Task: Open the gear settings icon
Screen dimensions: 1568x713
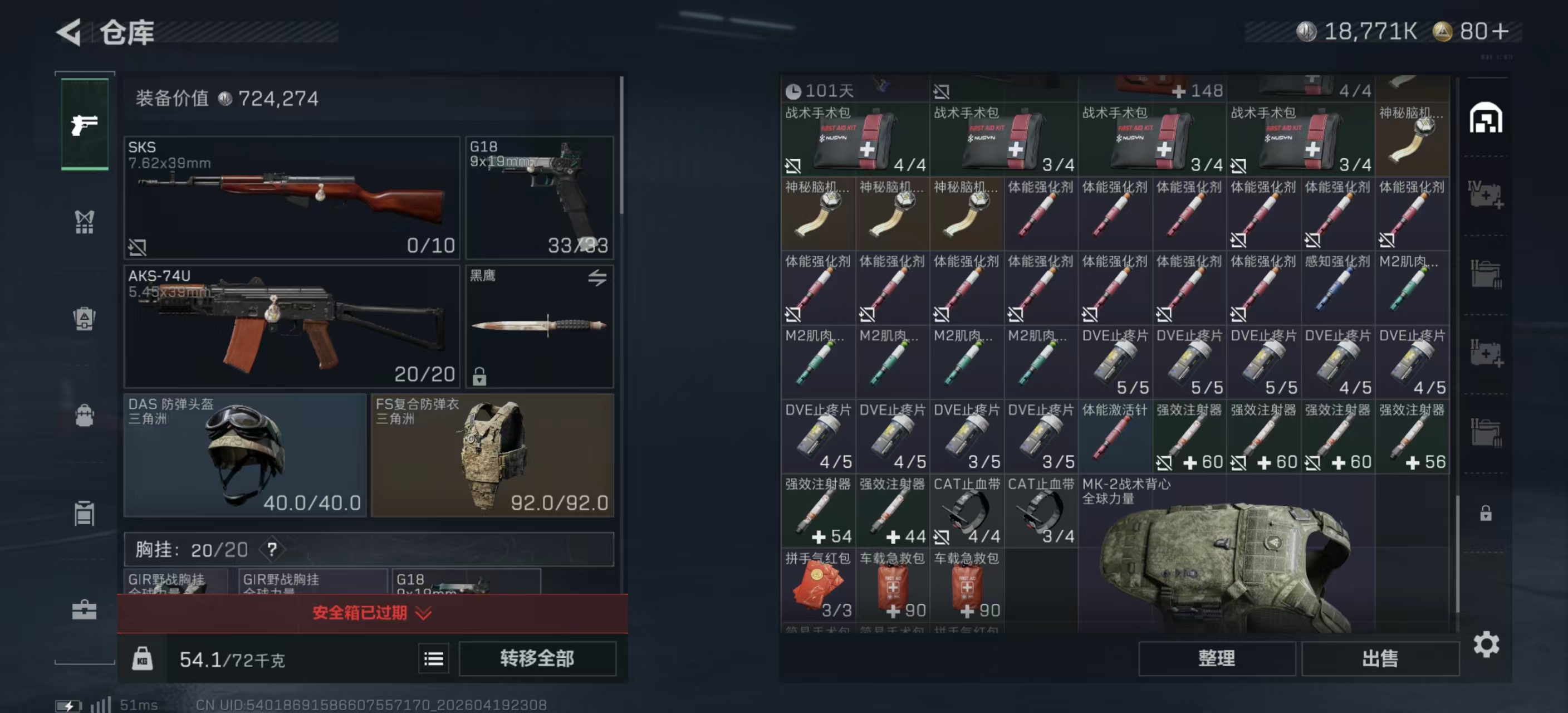Action: pos(1486,644)
